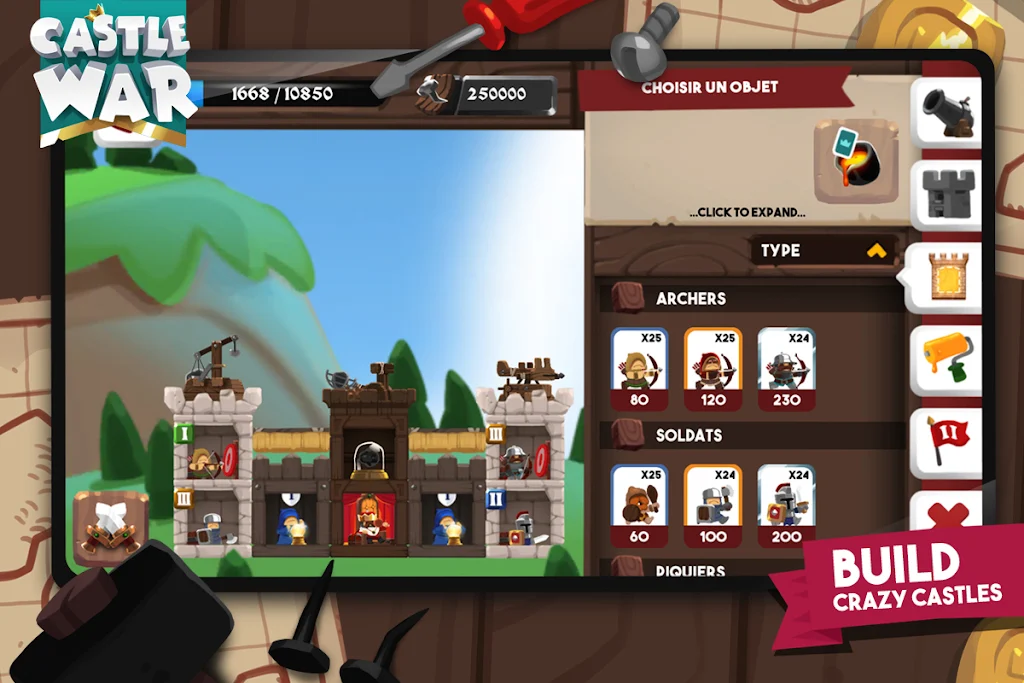The width and height of the screenshot is (1024, 683).
Task: Pick the knight soldier costing 200
Action: 787,505
